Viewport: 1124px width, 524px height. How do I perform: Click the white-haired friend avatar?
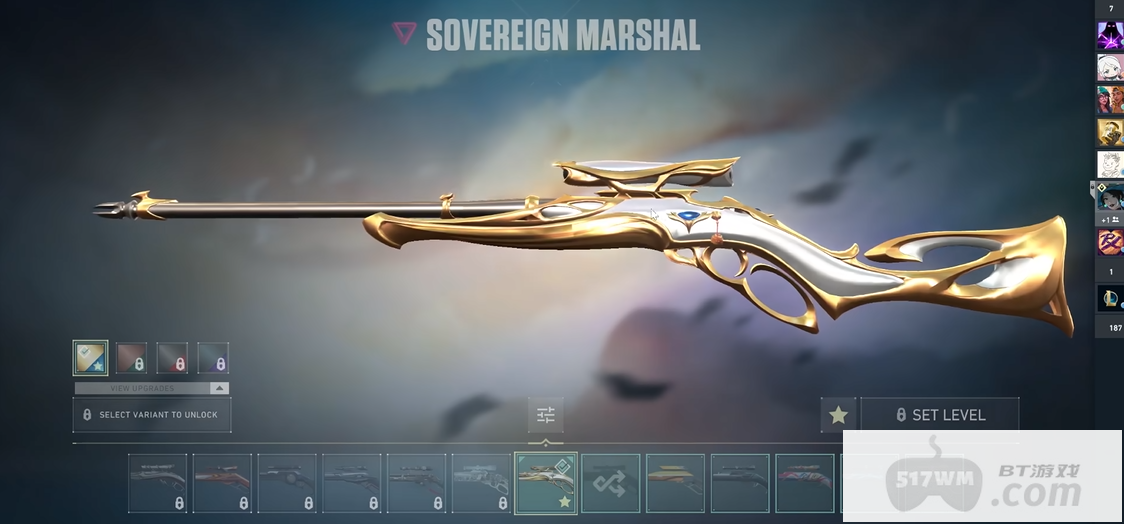tap(1110, 68)
